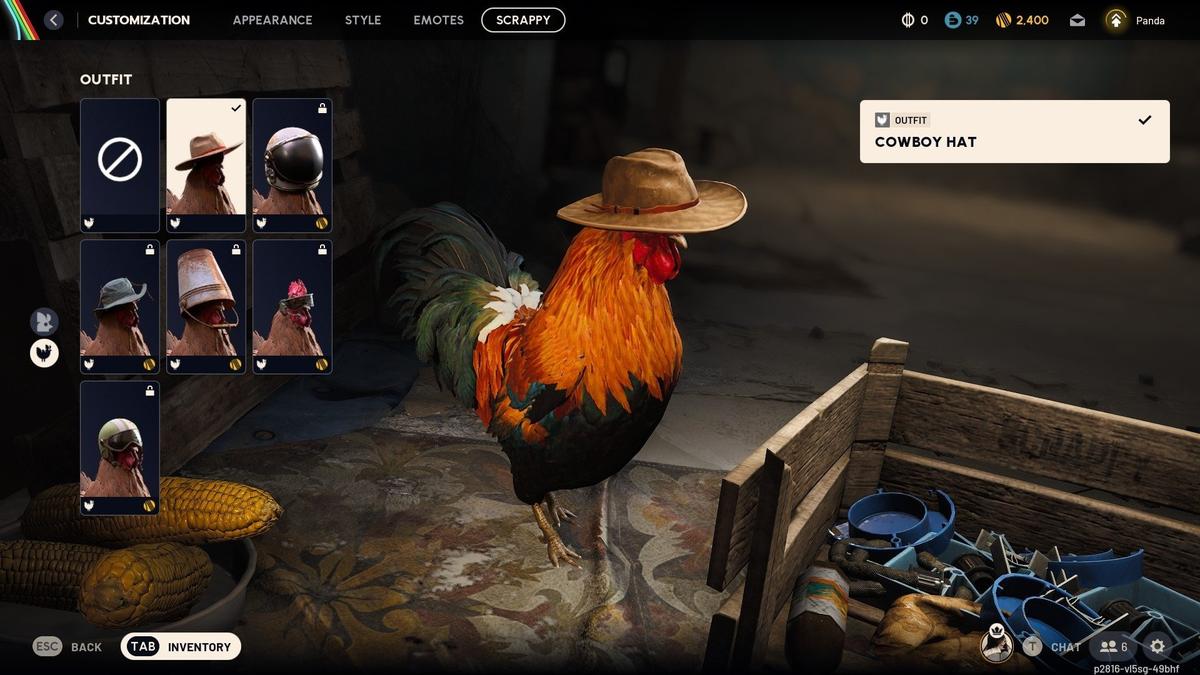The width and height of the screenshot is (1200, 675).
Task: Select the Scrappy tab
Action: point(523,20)
